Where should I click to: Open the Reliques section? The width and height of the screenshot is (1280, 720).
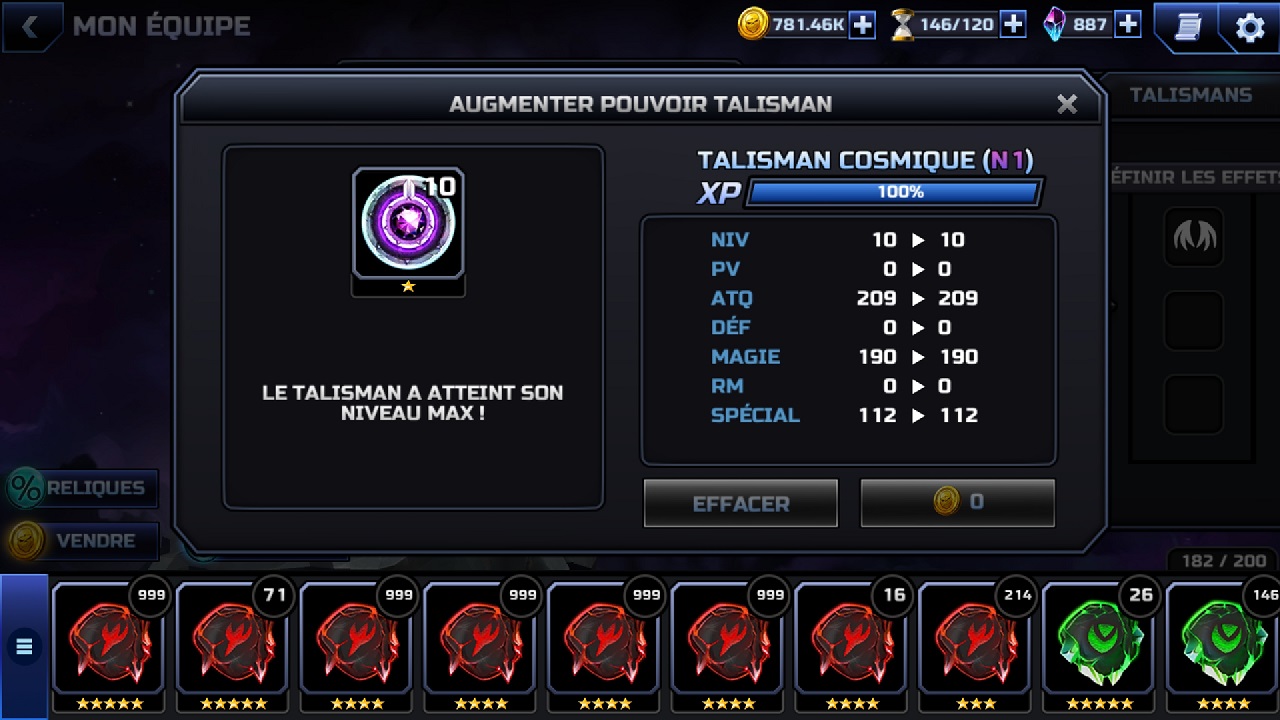click(82, 488)
